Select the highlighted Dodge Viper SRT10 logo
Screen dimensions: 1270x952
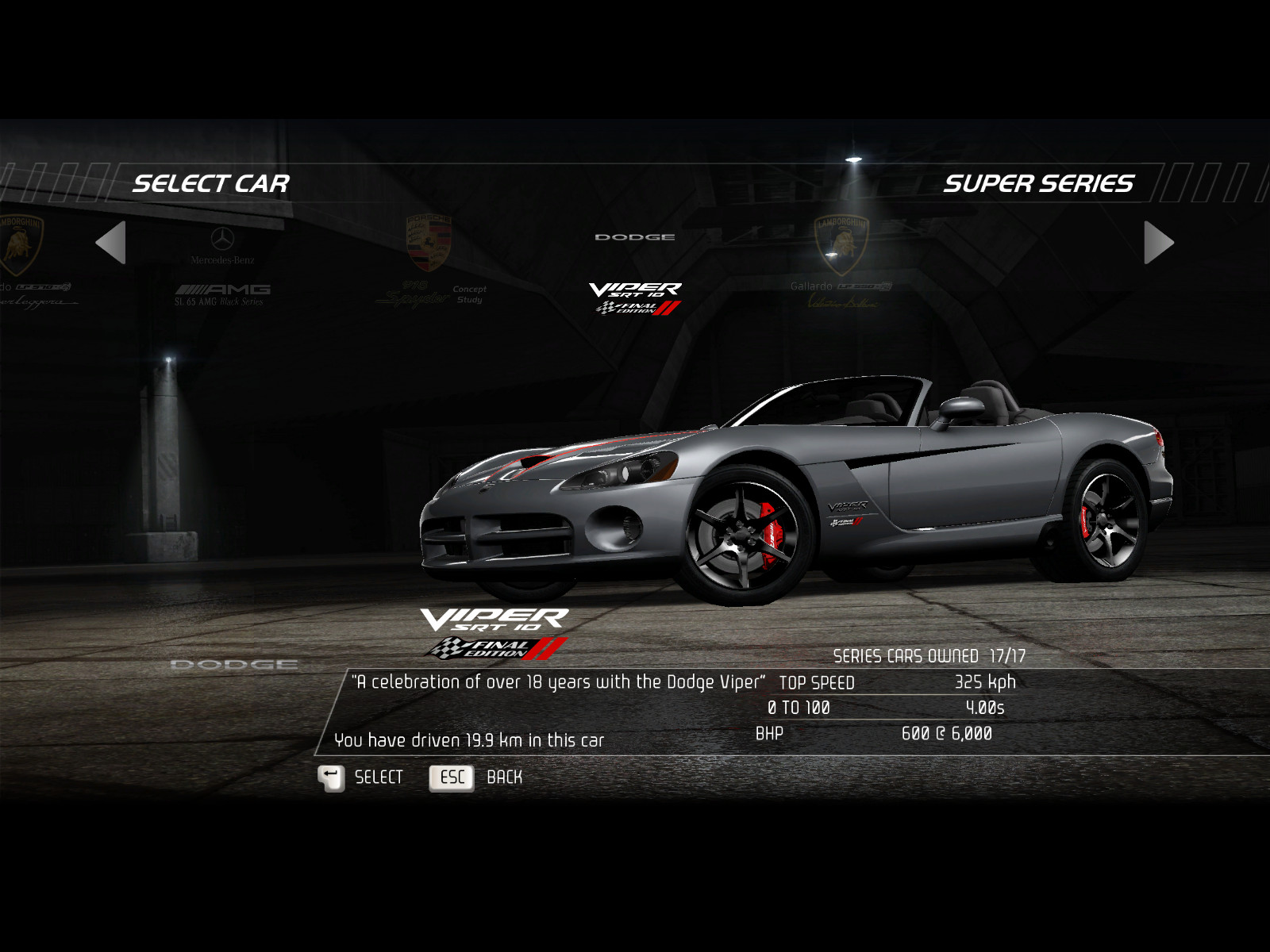point(635,297)
